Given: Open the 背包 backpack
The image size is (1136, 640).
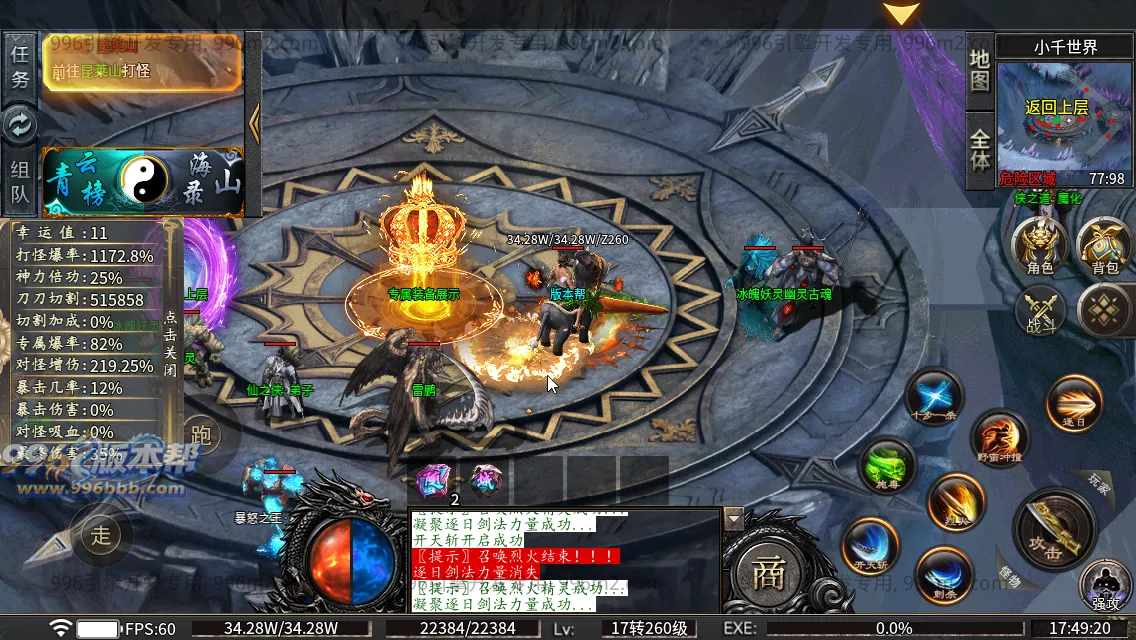Looking at the screenshot, I should (1104, 246).
